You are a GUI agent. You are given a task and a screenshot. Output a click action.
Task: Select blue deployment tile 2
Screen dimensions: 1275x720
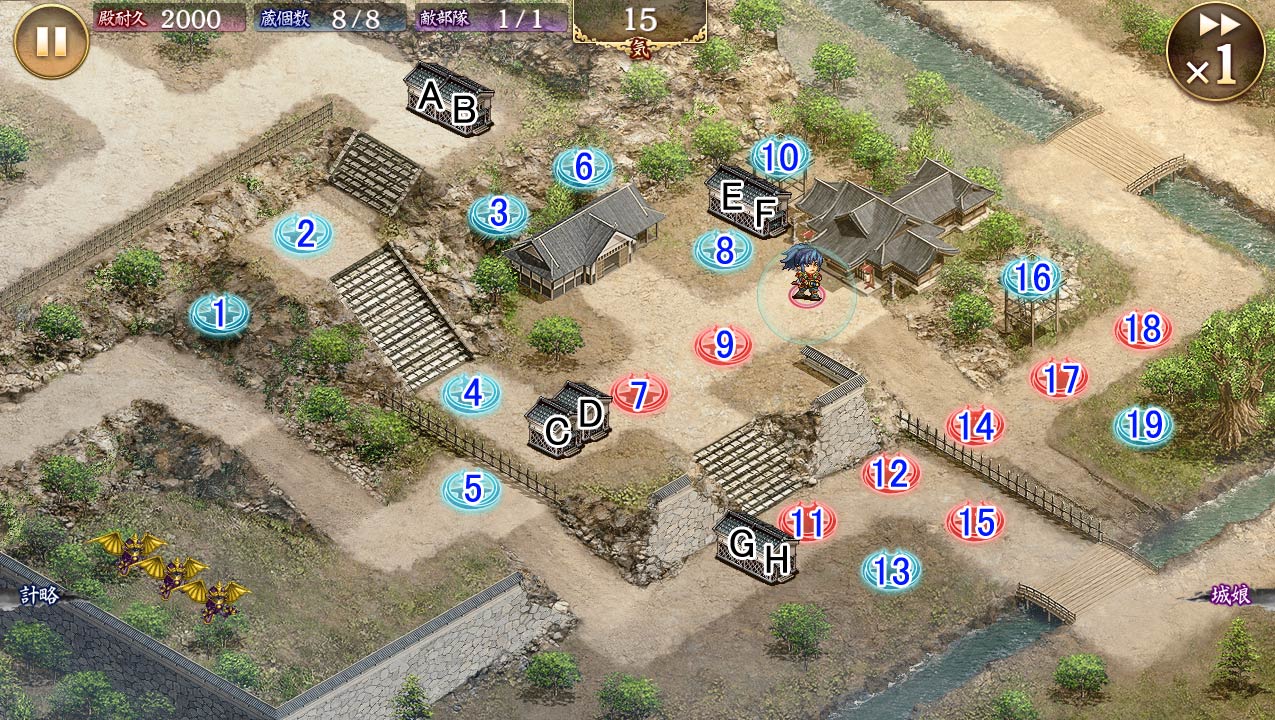pos(304,234)
